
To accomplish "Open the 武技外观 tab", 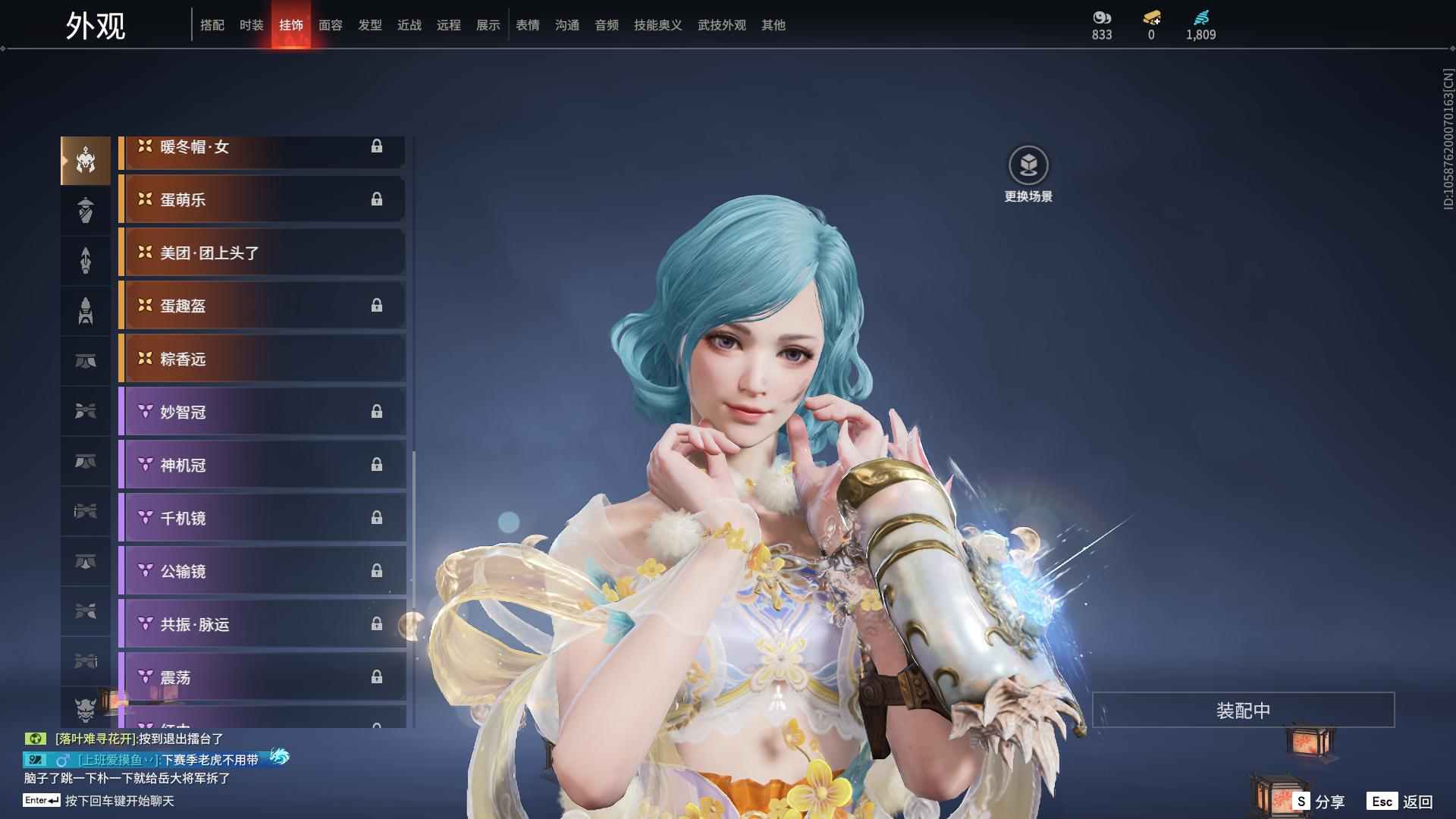I will coord(722,25).
